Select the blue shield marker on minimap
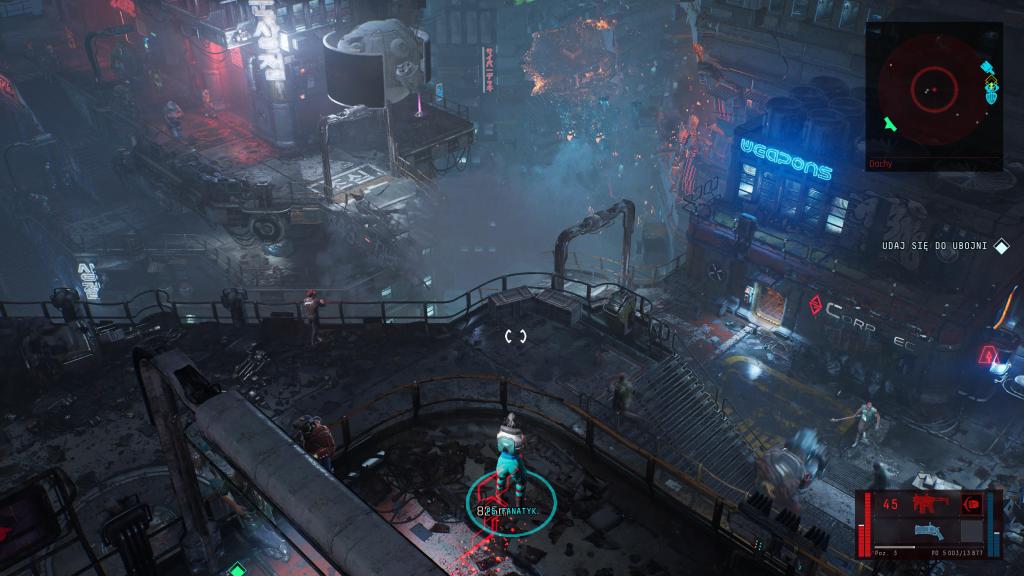The width and height of the screenshot is (1024, 576). click(x=991, y=97)
